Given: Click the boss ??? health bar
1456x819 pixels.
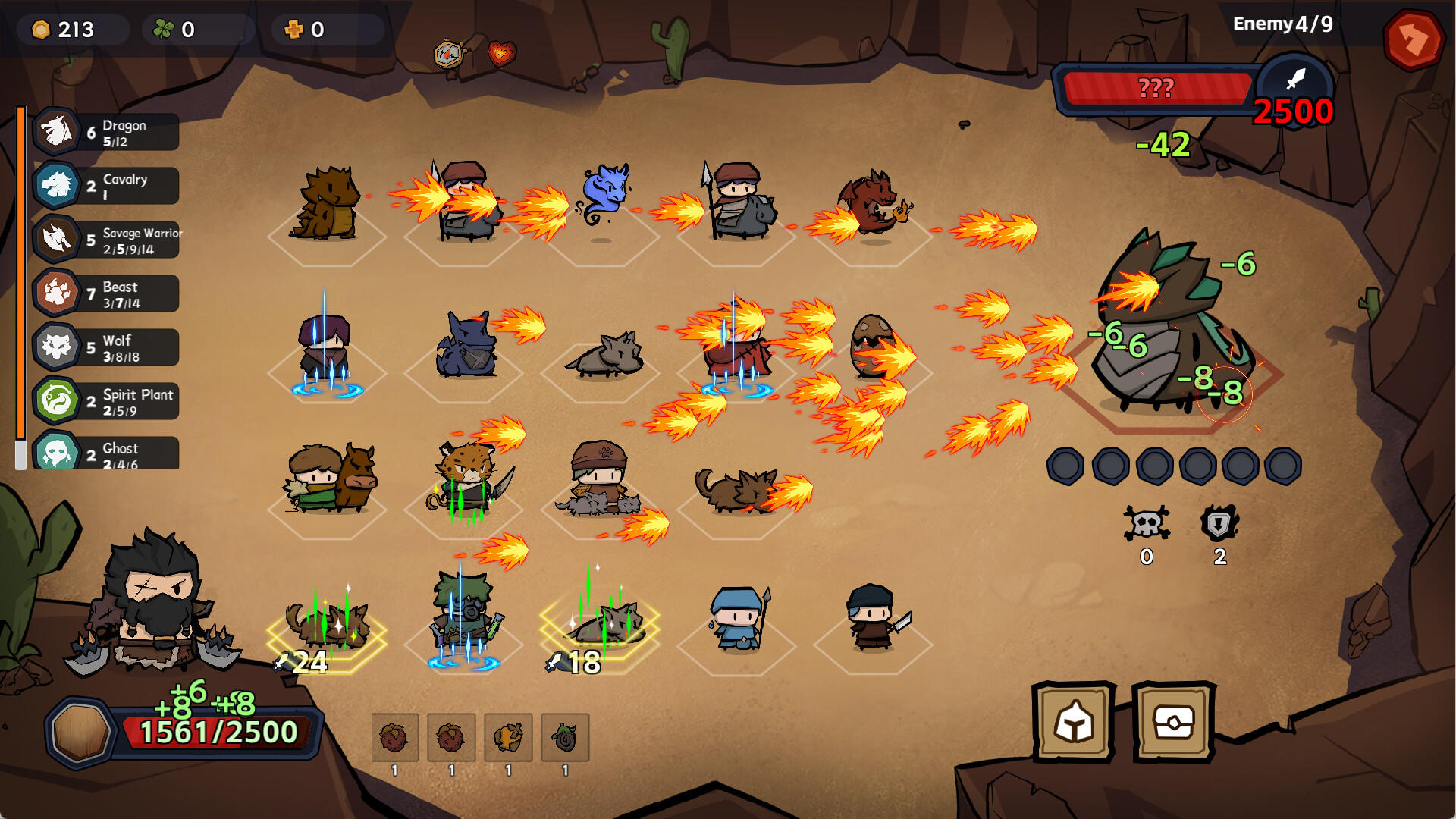Looking at the screenshot, I should tap(1156, 88).
